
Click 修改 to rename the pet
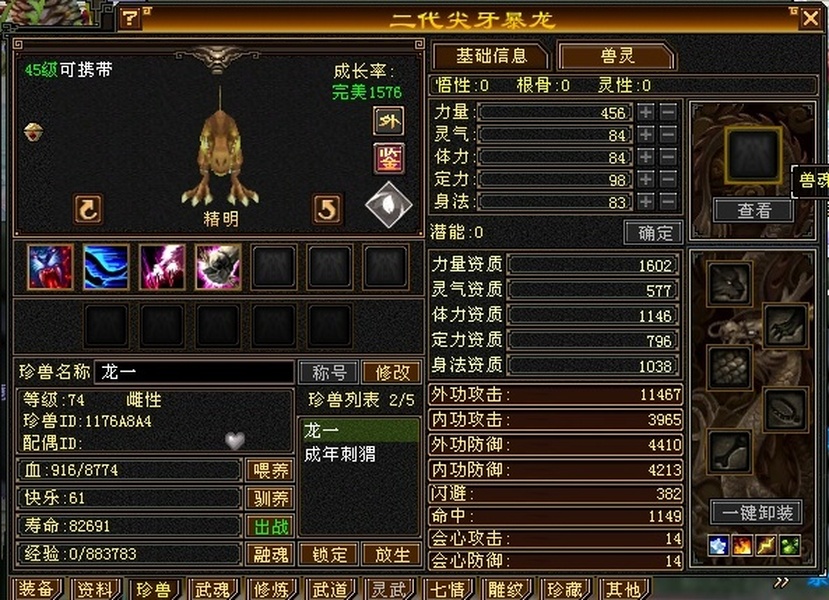pyautogui.click(x=391, y=372)
